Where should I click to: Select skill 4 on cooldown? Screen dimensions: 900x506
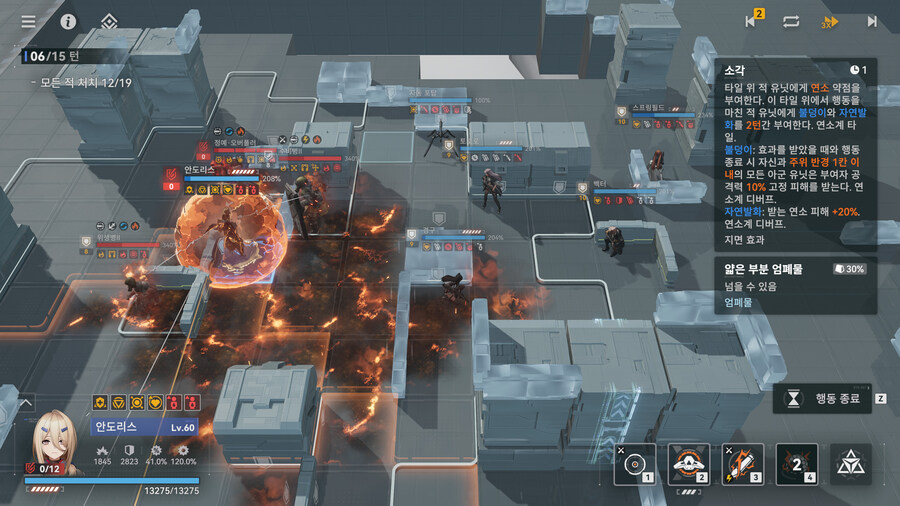796,463
